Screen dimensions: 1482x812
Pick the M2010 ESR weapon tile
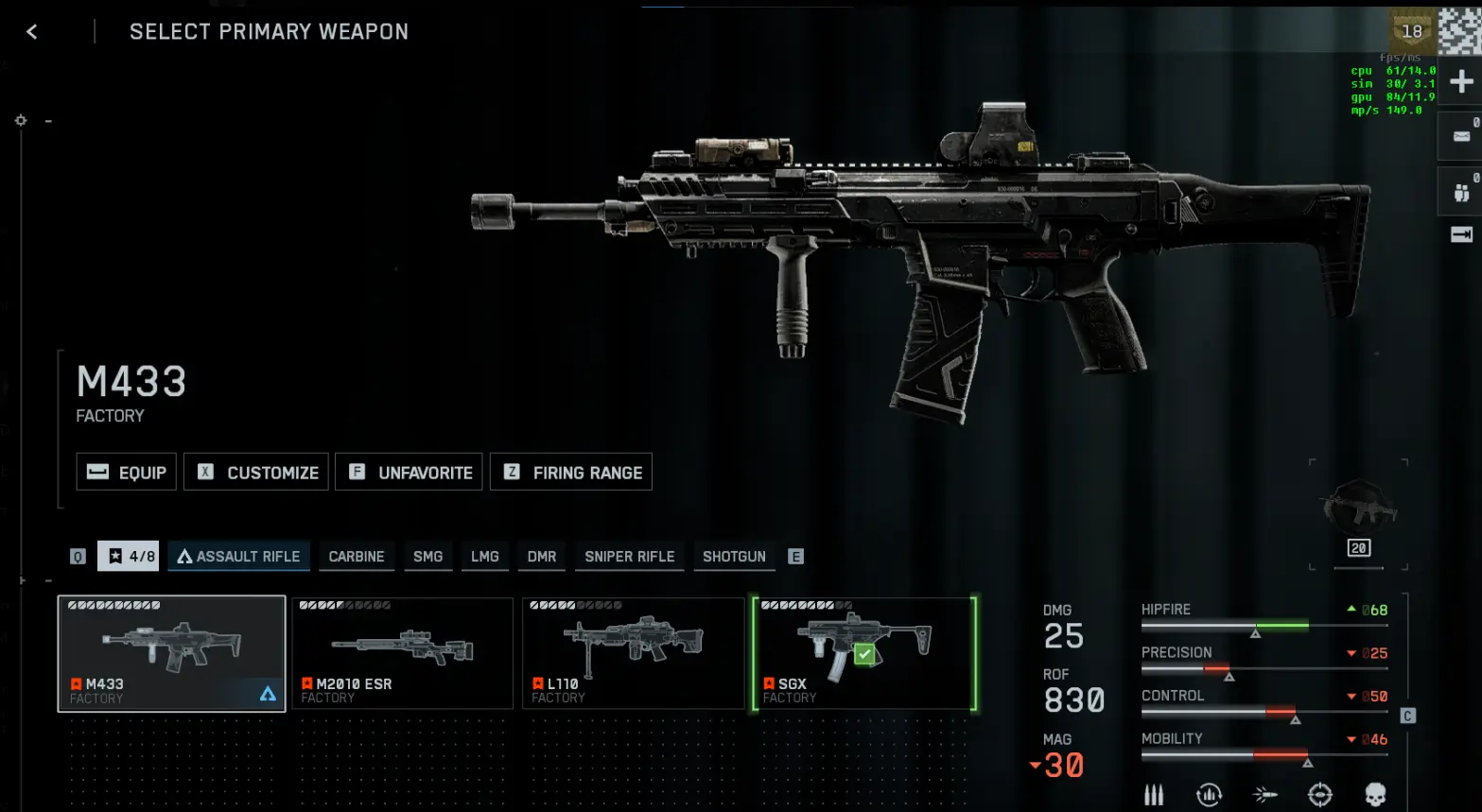coord(403,653)
